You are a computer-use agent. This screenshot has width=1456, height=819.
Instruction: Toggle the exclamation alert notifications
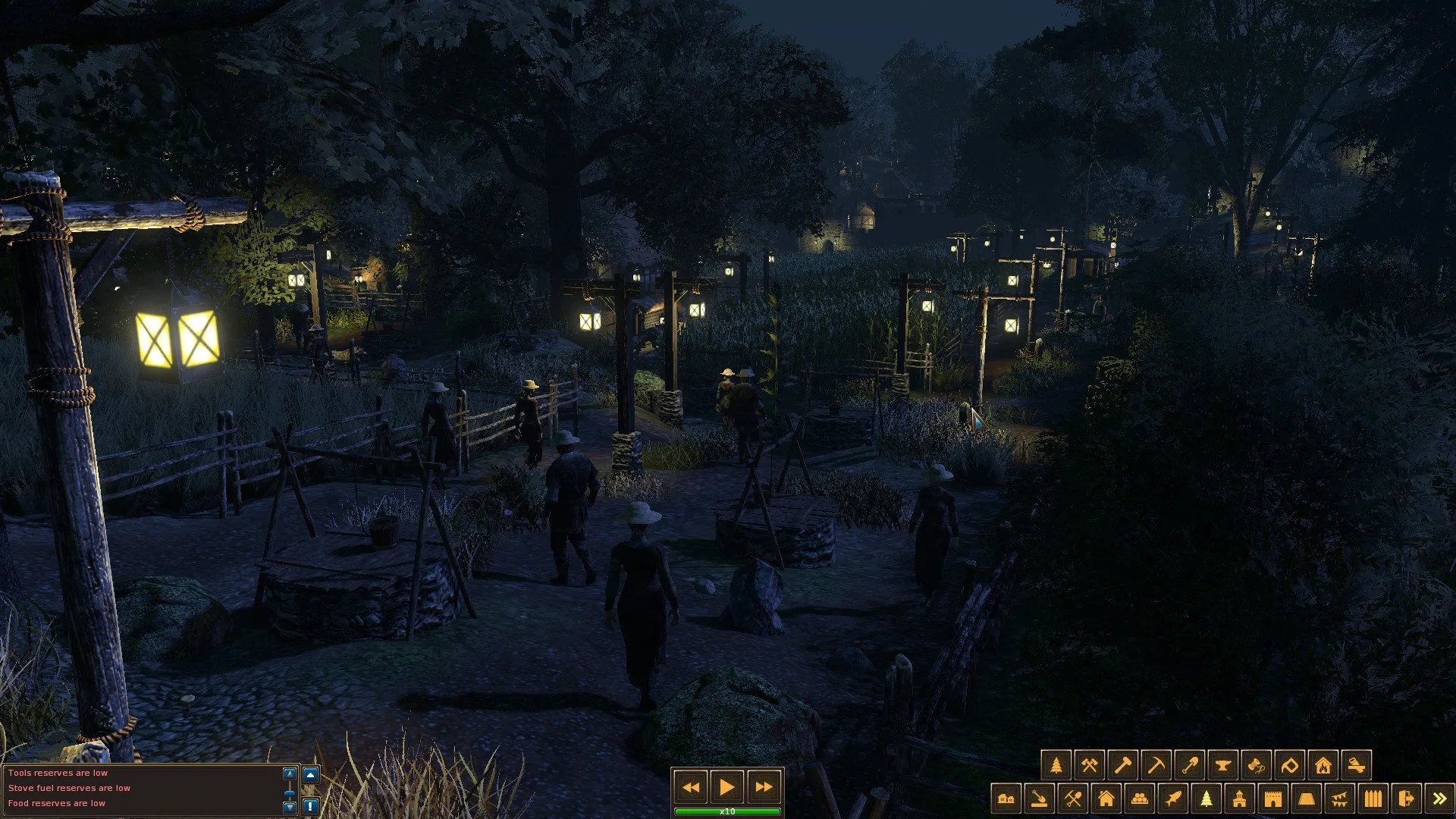click(312, 806)
